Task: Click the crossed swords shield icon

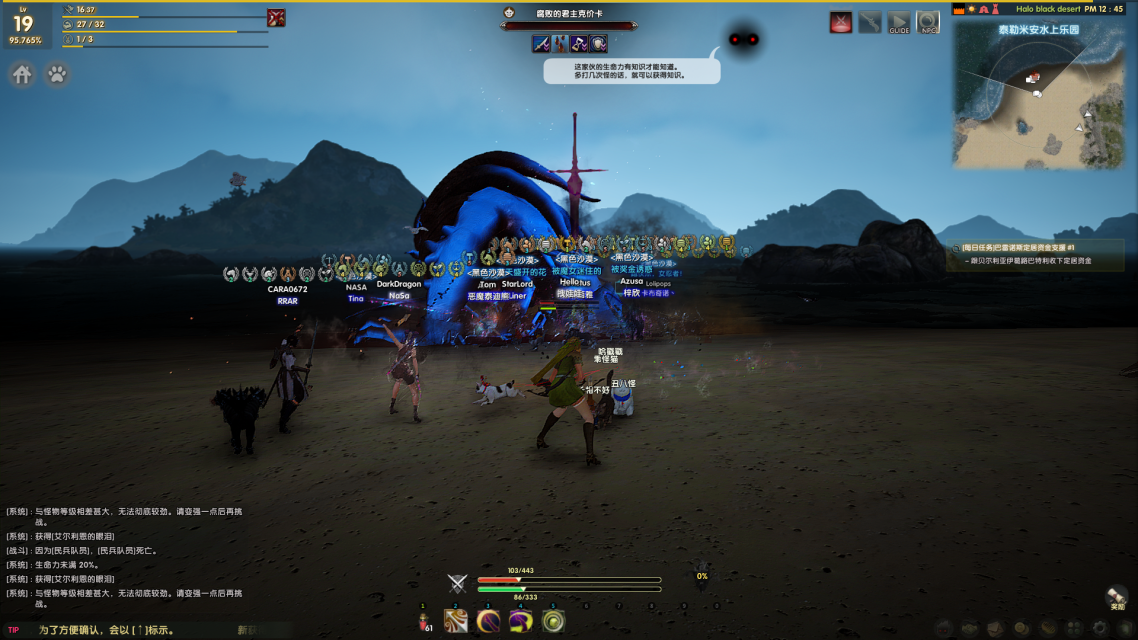Action: click(457, 584)
